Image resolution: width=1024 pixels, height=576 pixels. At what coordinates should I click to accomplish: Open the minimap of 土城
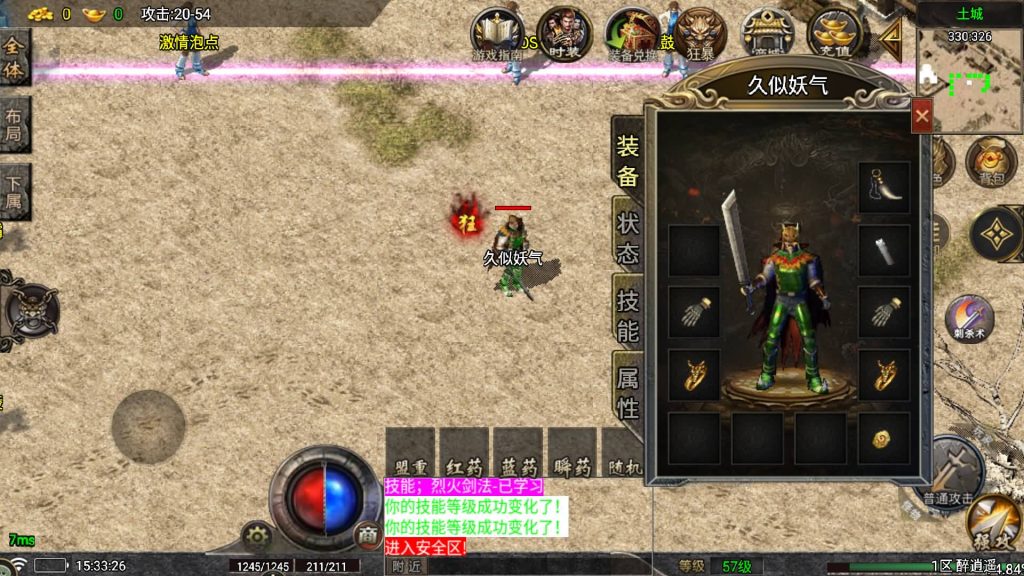(969, 86)
